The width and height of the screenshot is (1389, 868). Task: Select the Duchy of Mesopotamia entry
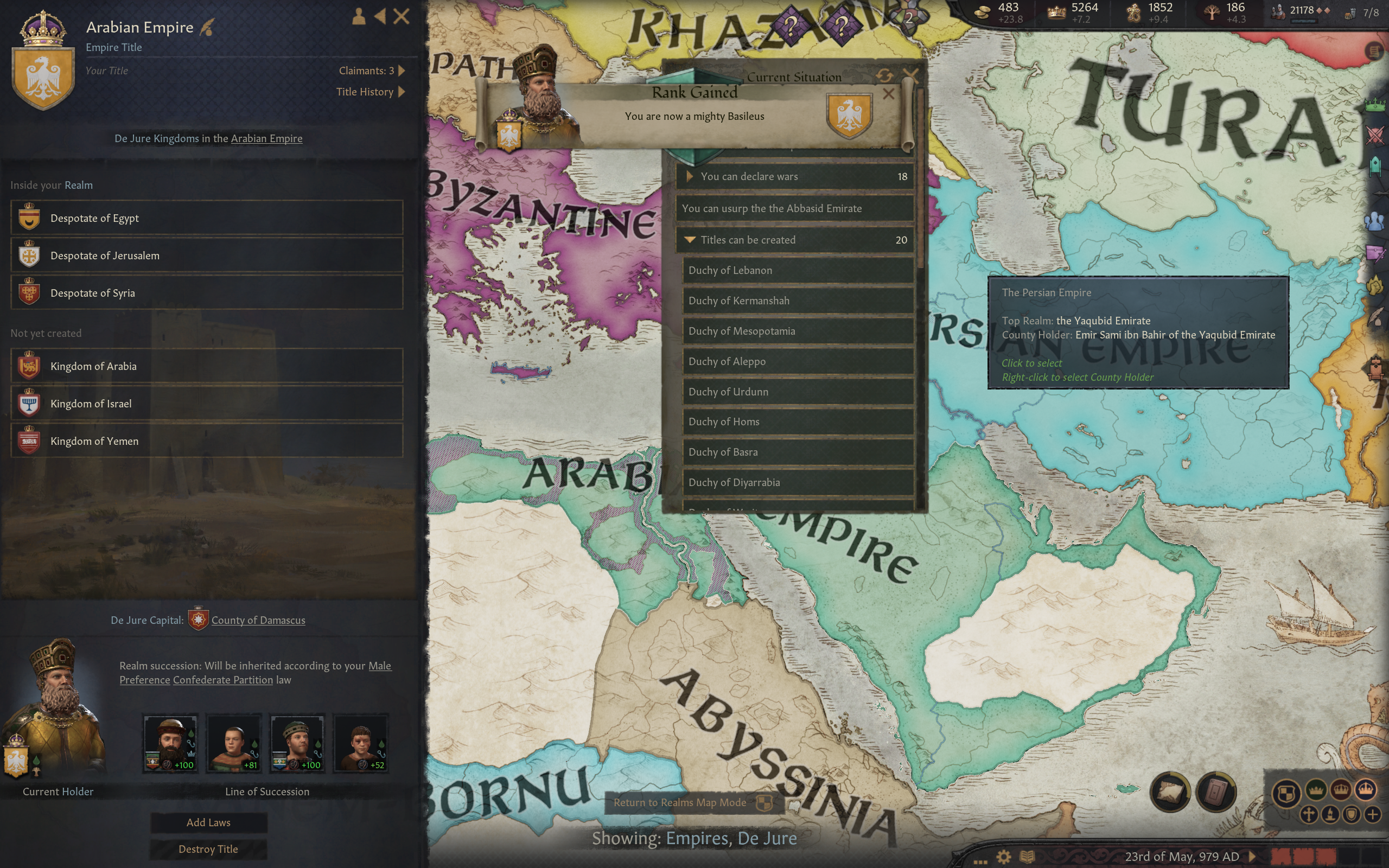click(x=798, y=331)
